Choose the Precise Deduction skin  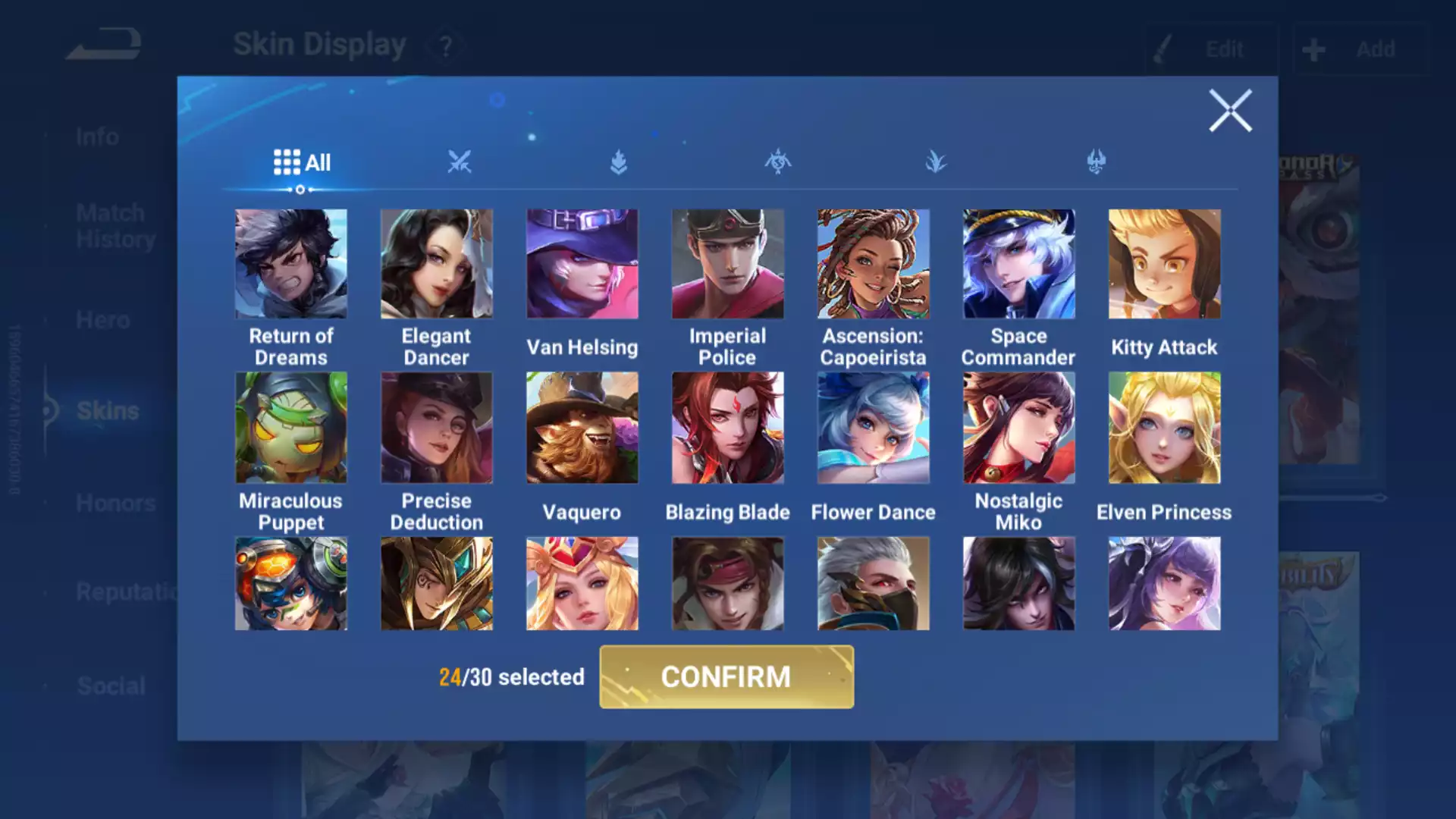(436, 428)
